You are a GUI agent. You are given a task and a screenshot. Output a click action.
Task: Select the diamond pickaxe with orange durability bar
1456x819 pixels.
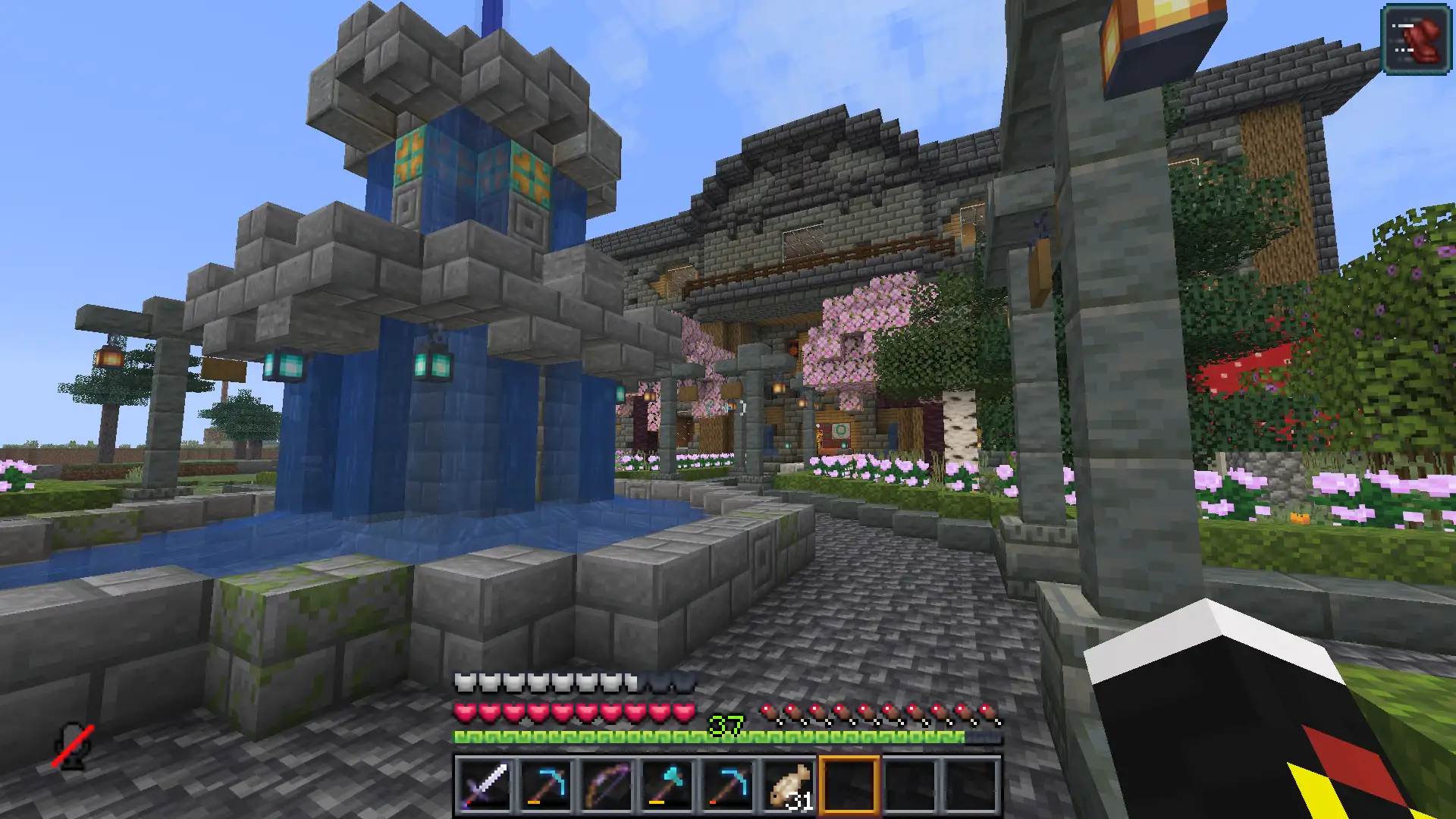coord(545,786)
